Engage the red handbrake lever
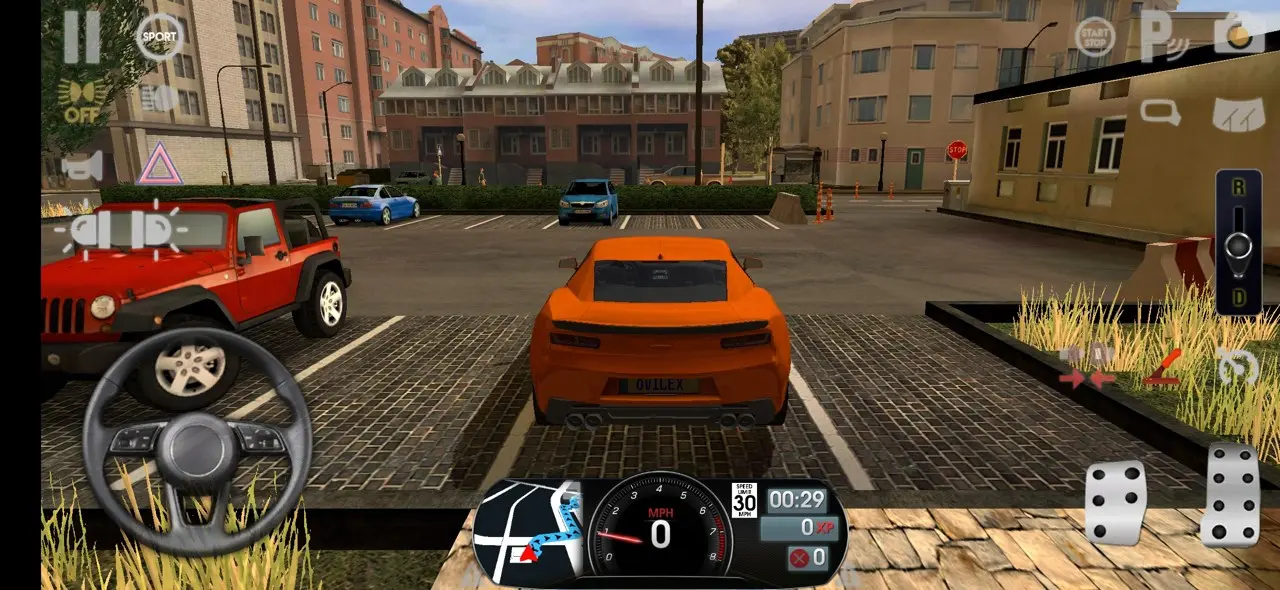 pos(1163,367)
